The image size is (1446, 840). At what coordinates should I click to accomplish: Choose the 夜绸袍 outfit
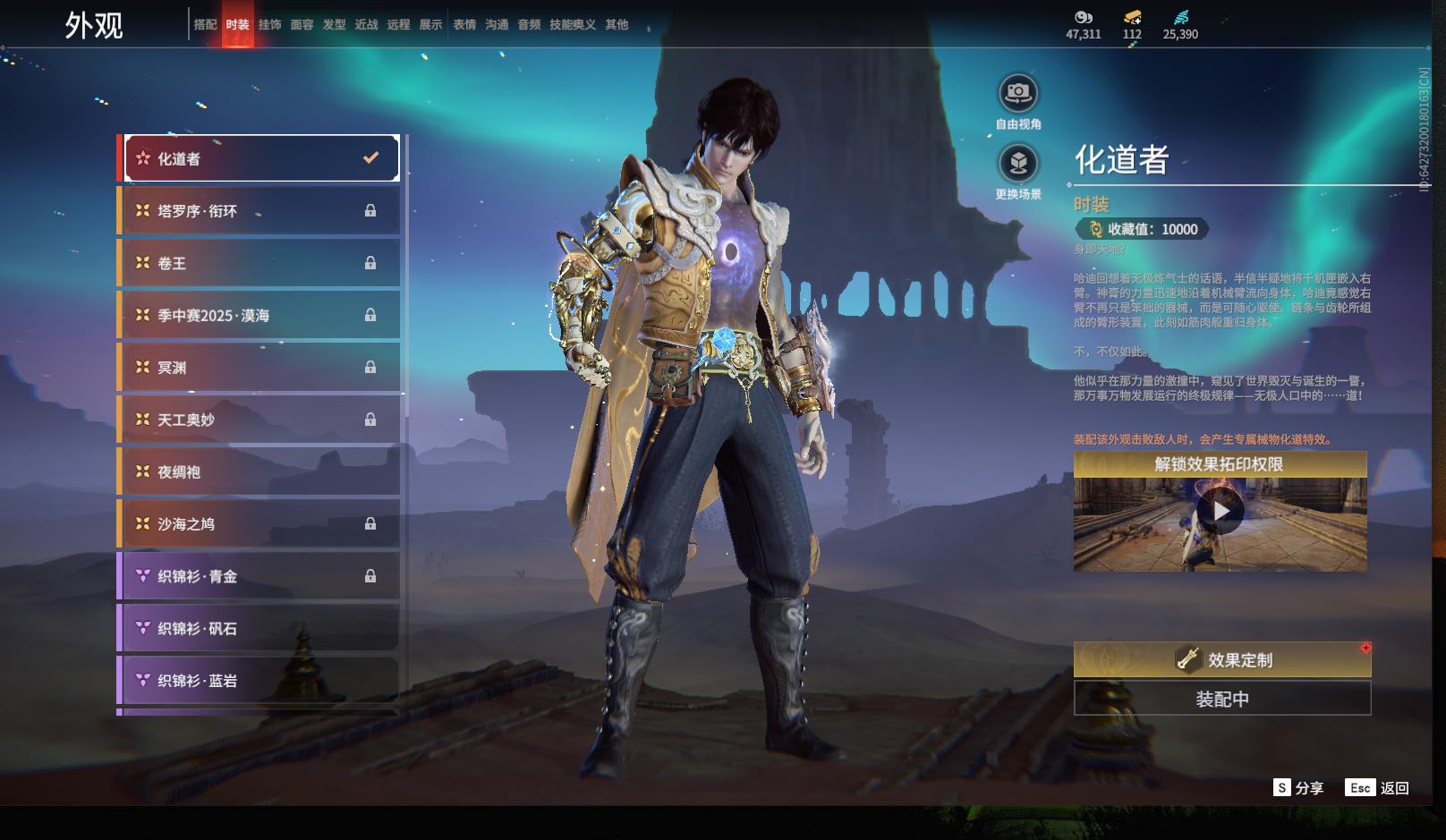click(x=261, y=471)
